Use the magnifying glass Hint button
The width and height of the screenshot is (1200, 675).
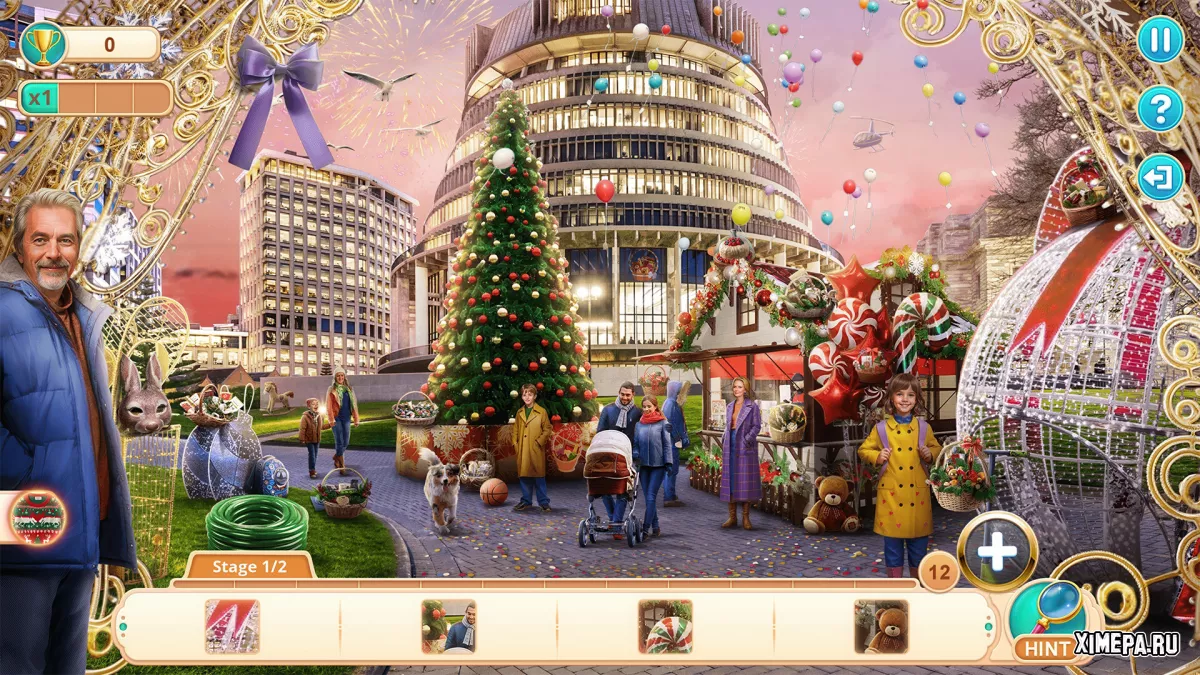1046,619
